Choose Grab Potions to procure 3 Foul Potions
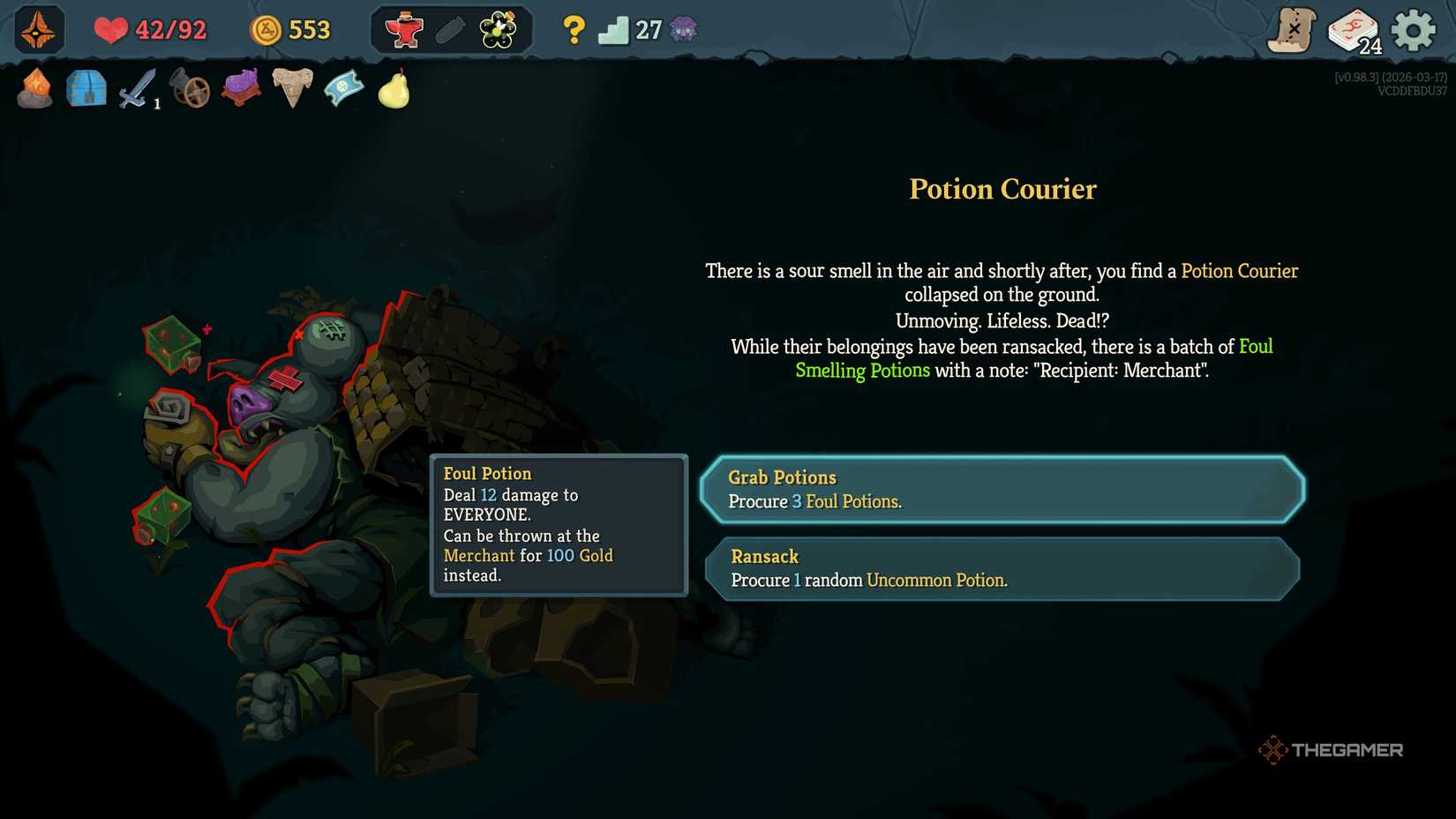The width and height of the screenshot is (1456, 819). tap(1002, 489)
